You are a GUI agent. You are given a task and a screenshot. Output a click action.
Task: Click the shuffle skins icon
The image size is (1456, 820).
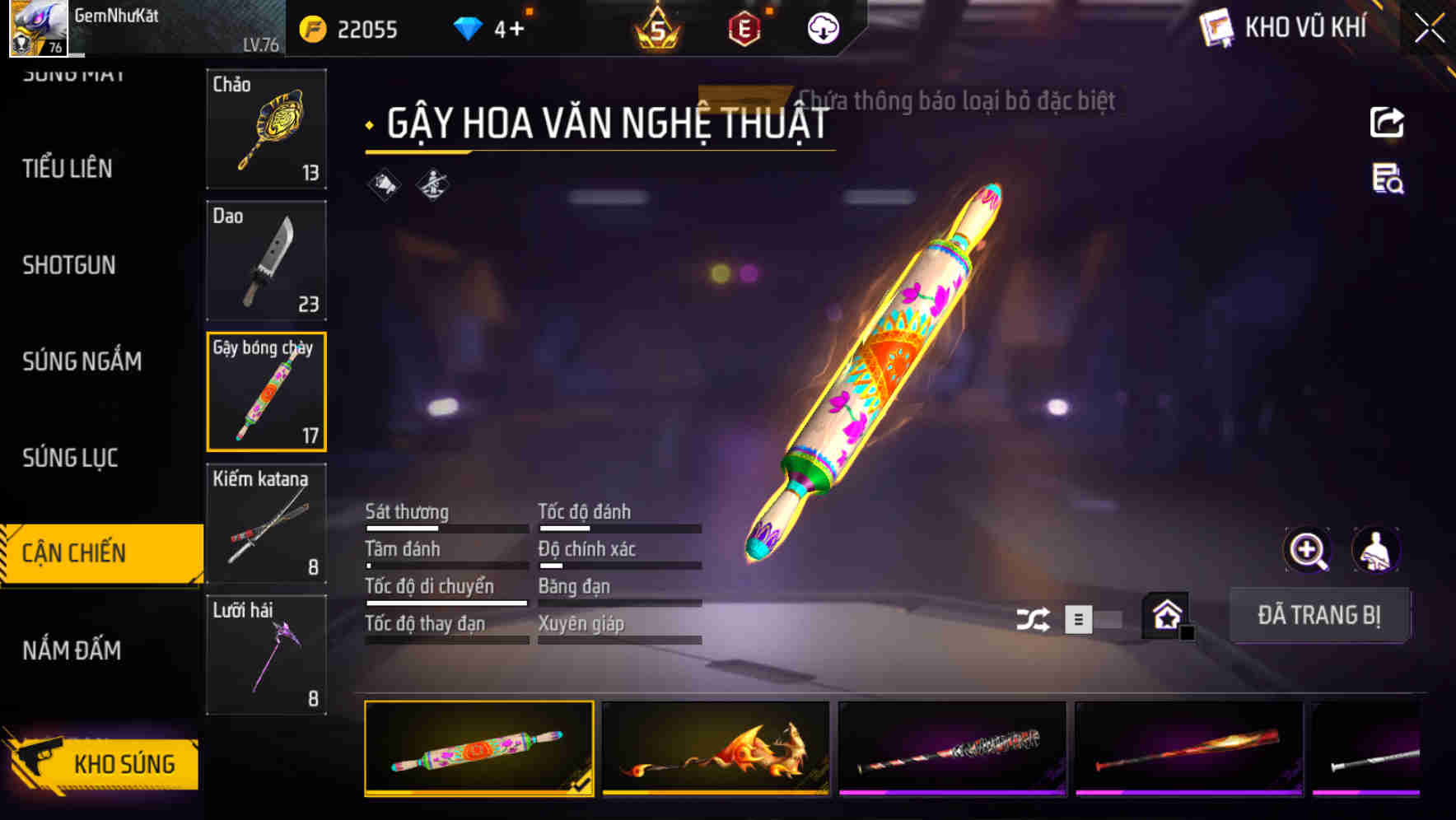[1034, 617]
